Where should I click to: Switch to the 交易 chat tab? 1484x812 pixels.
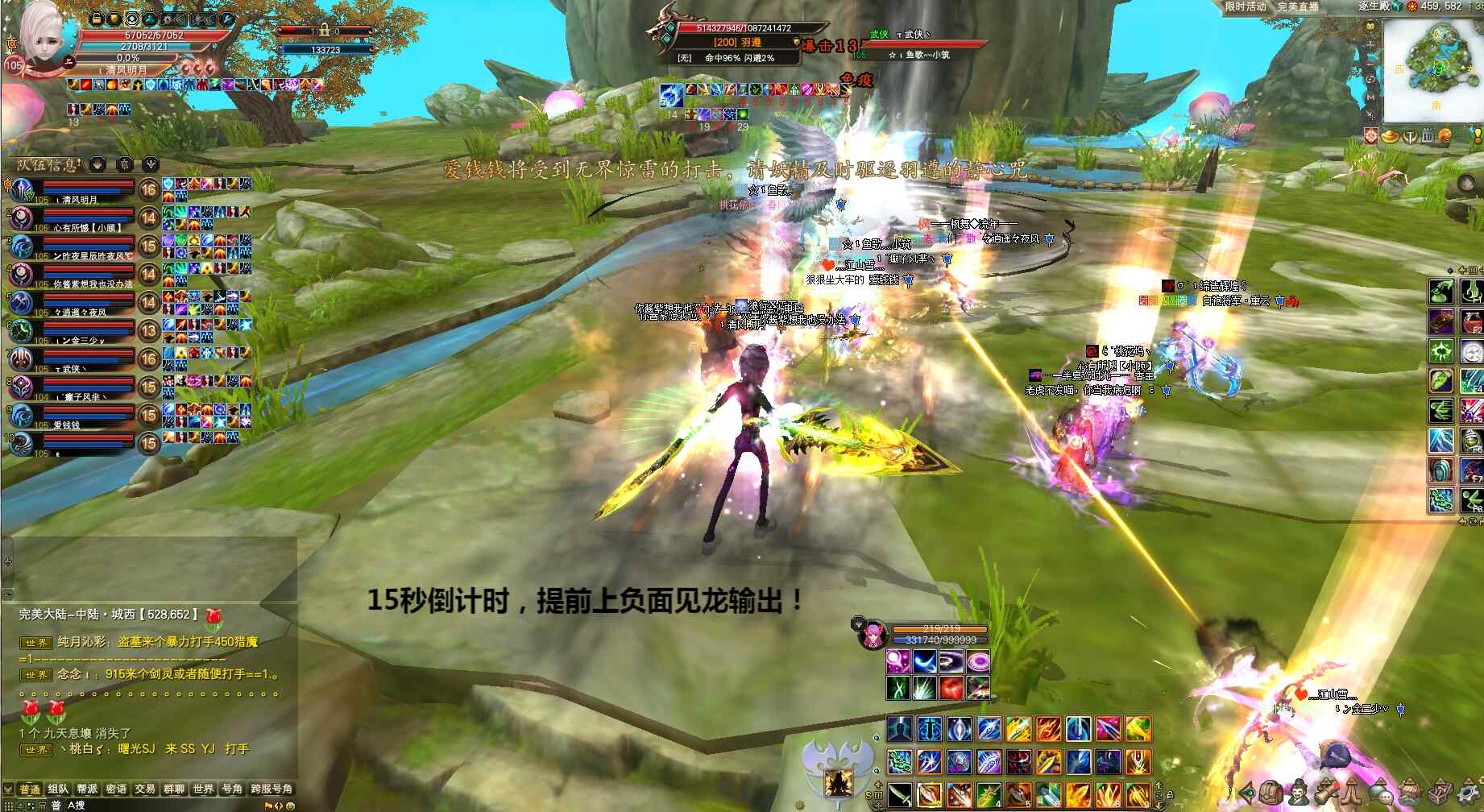pyautogui.click(x=145, y=789)
